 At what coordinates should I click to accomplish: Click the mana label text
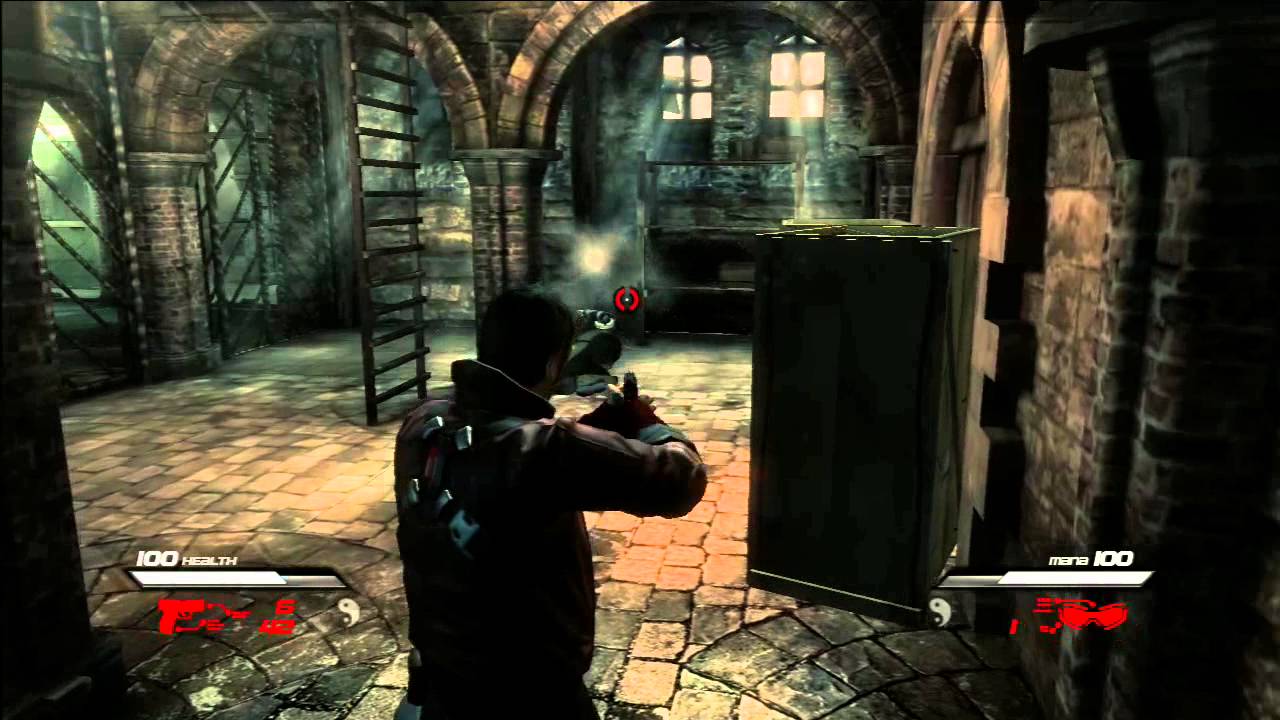[1068, 559]
